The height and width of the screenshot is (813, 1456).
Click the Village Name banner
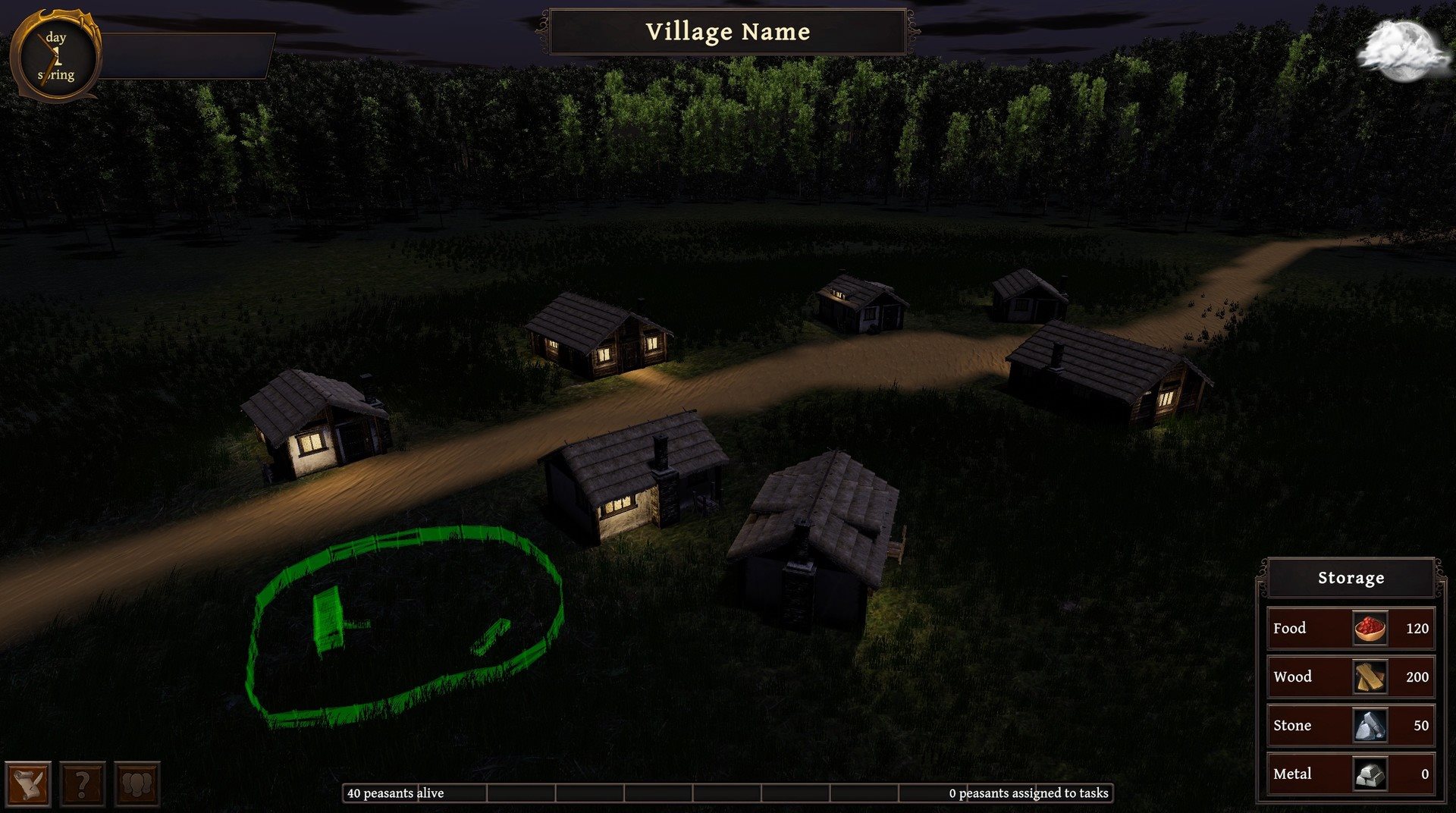click(727, 32)
